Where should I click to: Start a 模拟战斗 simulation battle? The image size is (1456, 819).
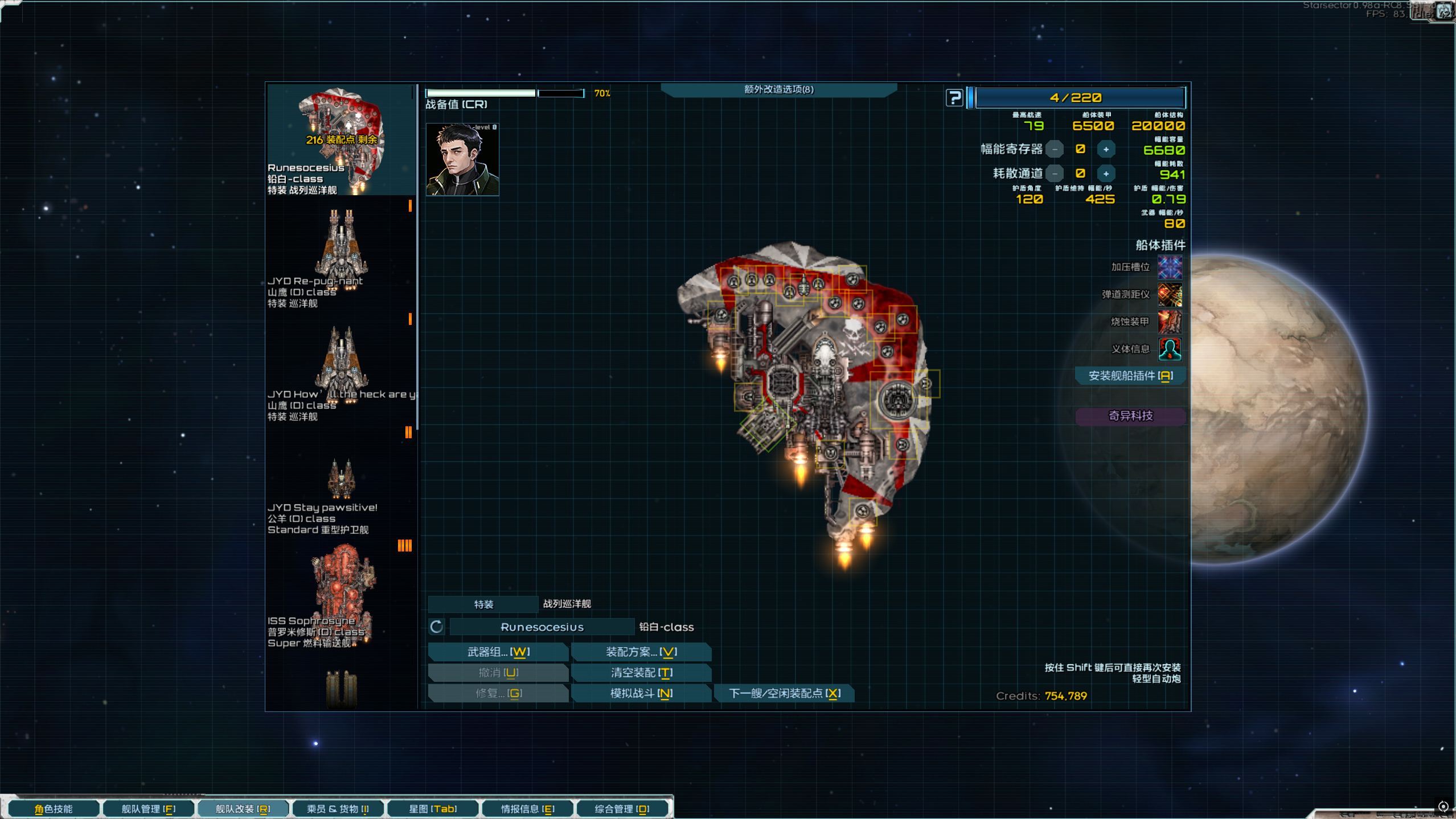[x=641, y=693]
